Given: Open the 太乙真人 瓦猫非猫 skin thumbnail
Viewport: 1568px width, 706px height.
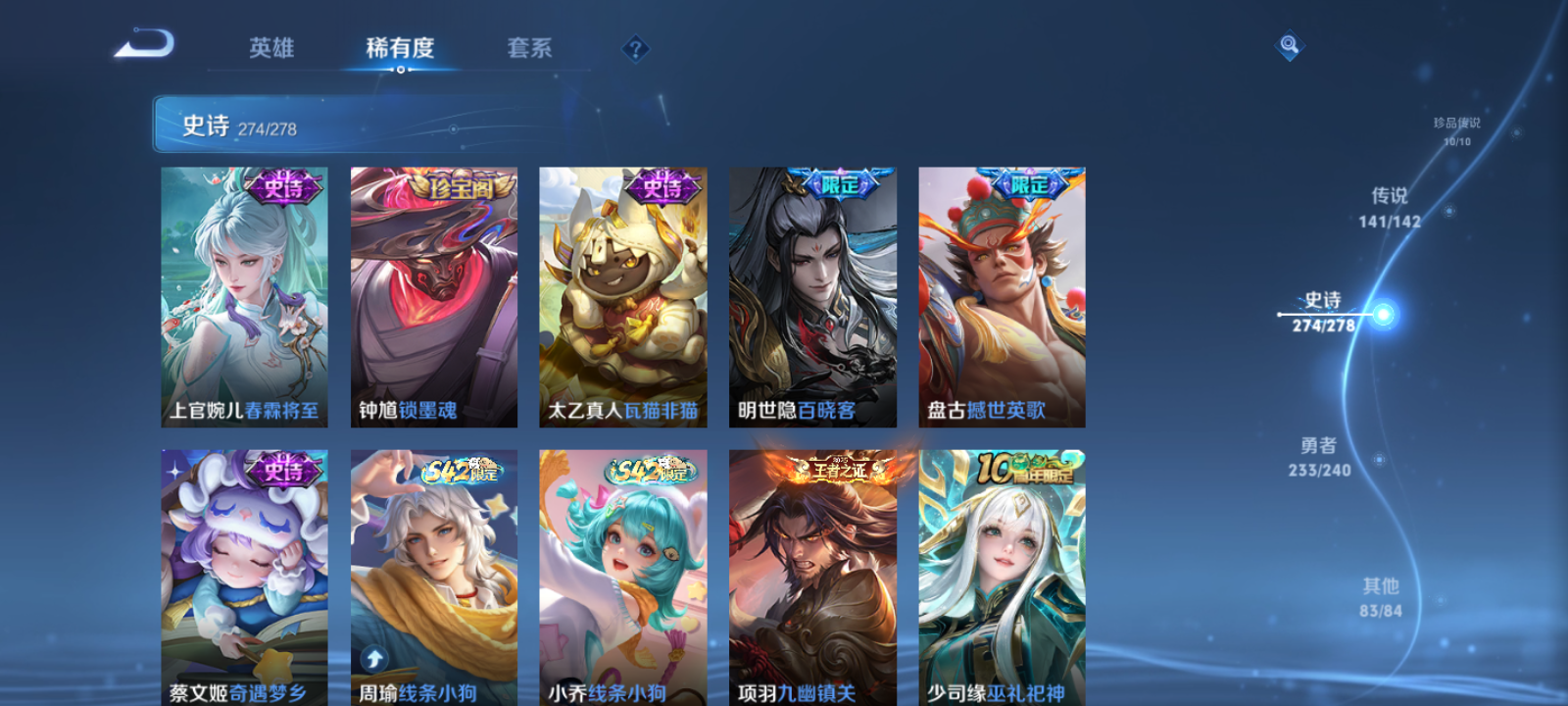Looking at the screenshot, I should coord(624,296).
